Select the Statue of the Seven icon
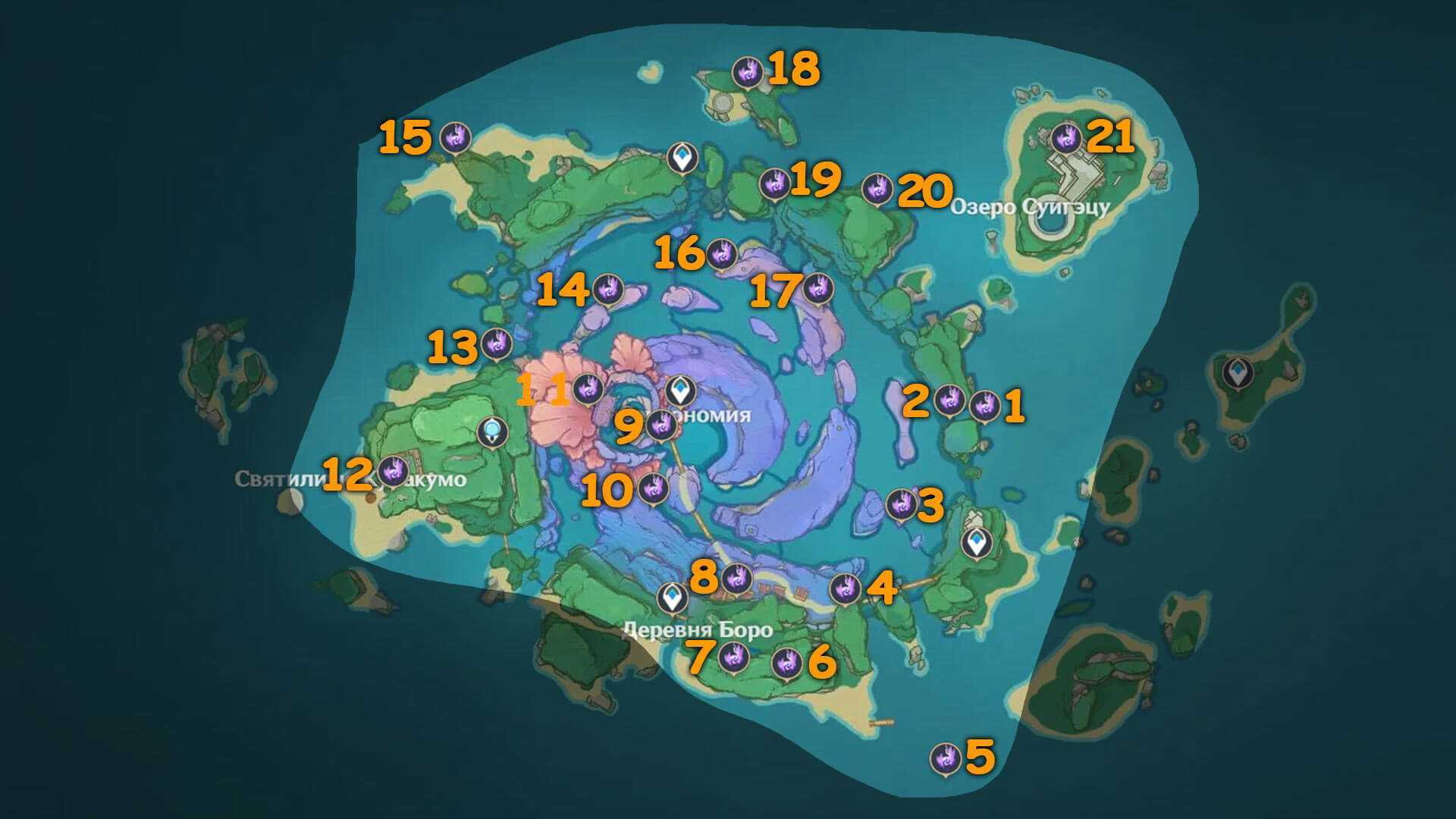 point(494,432)
